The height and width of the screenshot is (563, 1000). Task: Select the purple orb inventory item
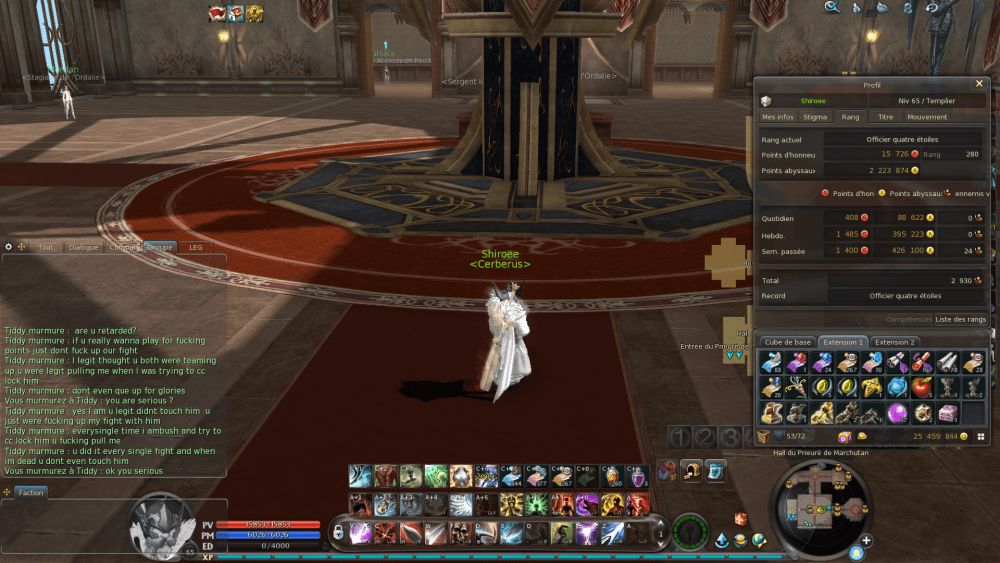[x=898, y=411]
